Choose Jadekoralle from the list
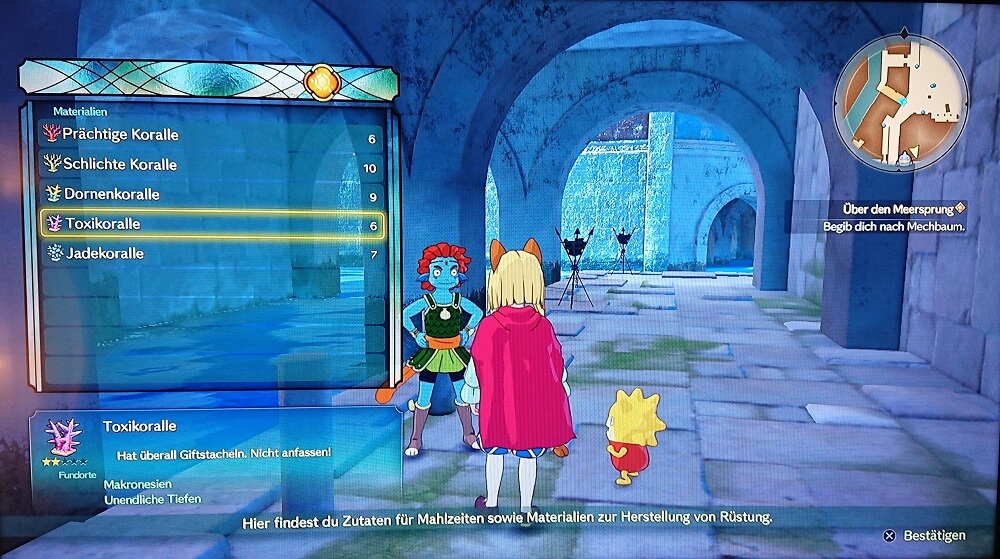Screen dimensions: 1000x559 212,254
